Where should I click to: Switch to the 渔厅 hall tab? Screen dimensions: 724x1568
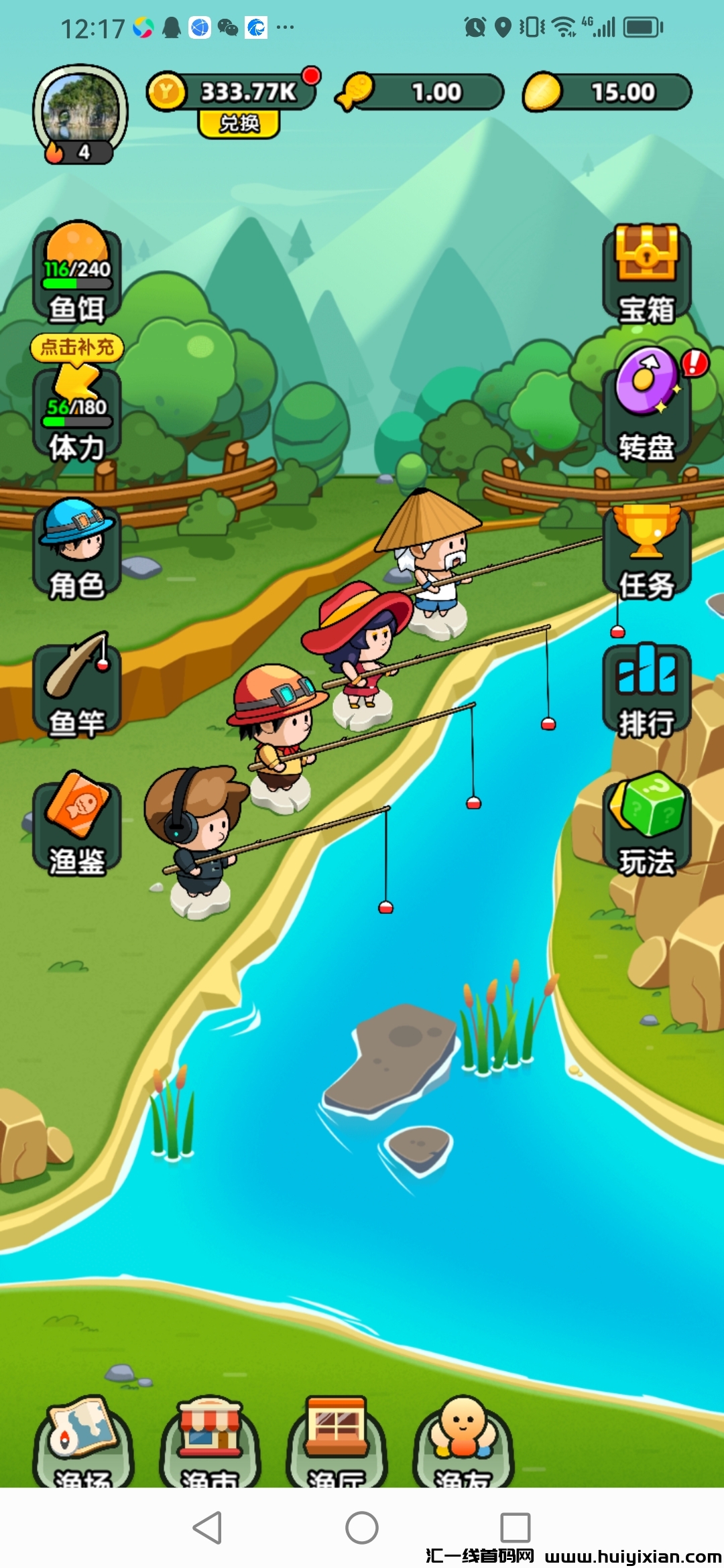point(336,1441)
